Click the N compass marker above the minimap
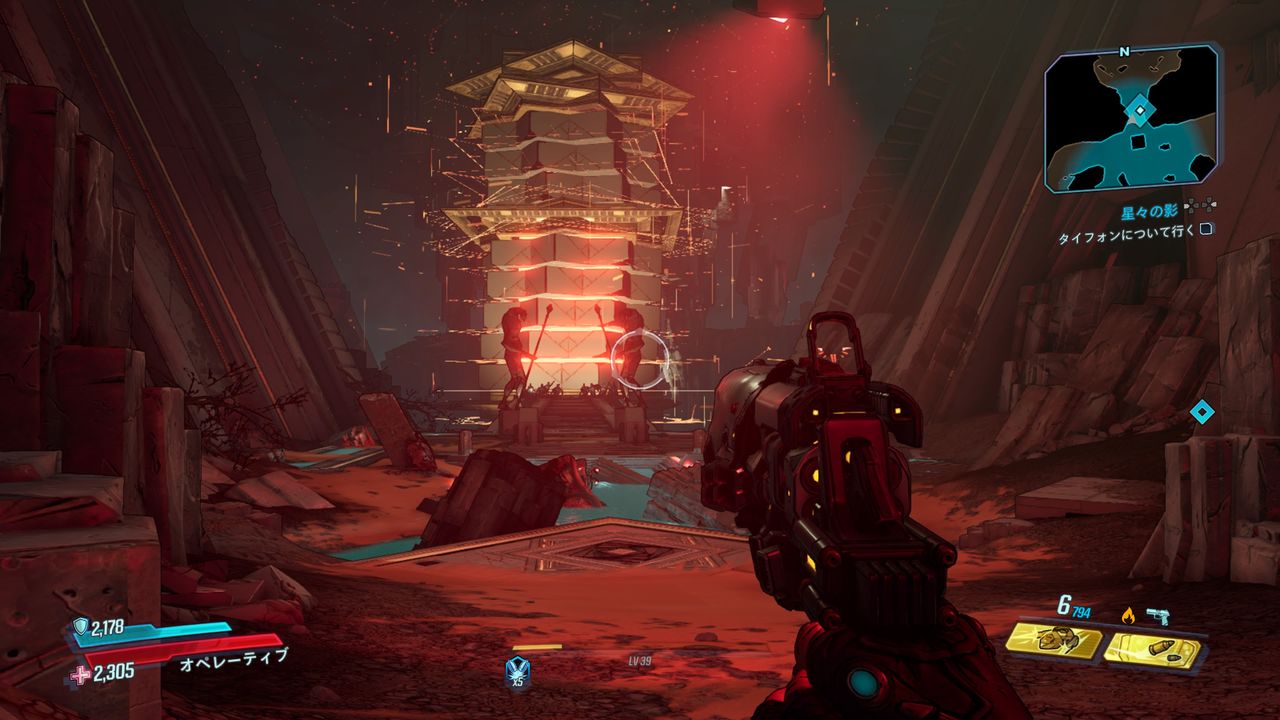The width and height of the screenshot is (1280, 720). pyautogui.click(x=1124, y=51)
